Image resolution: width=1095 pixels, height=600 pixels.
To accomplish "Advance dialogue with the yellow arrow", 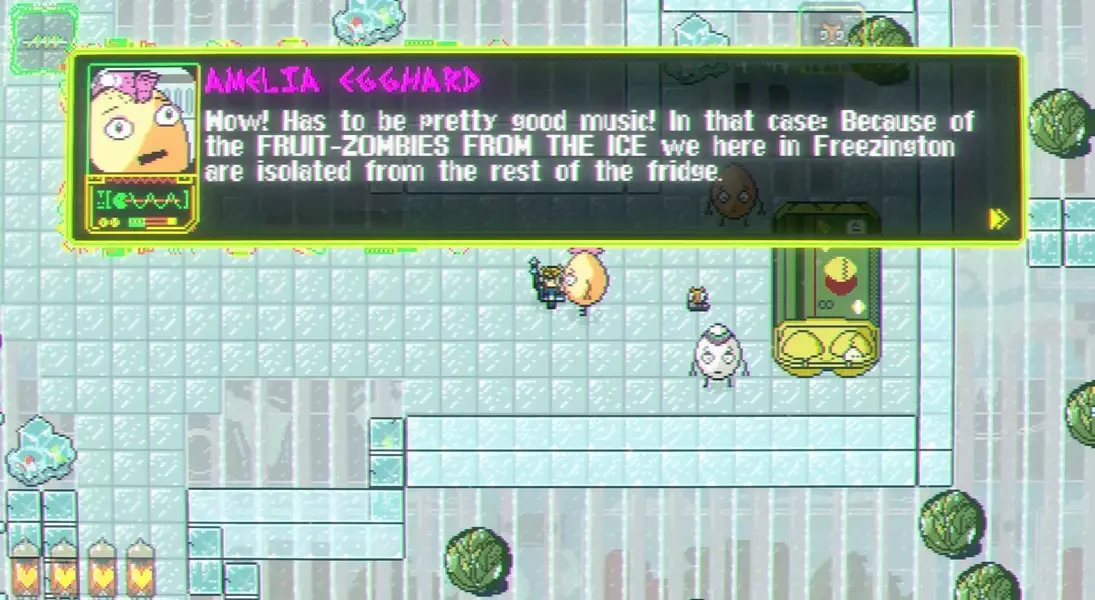I will pos(997,219).
